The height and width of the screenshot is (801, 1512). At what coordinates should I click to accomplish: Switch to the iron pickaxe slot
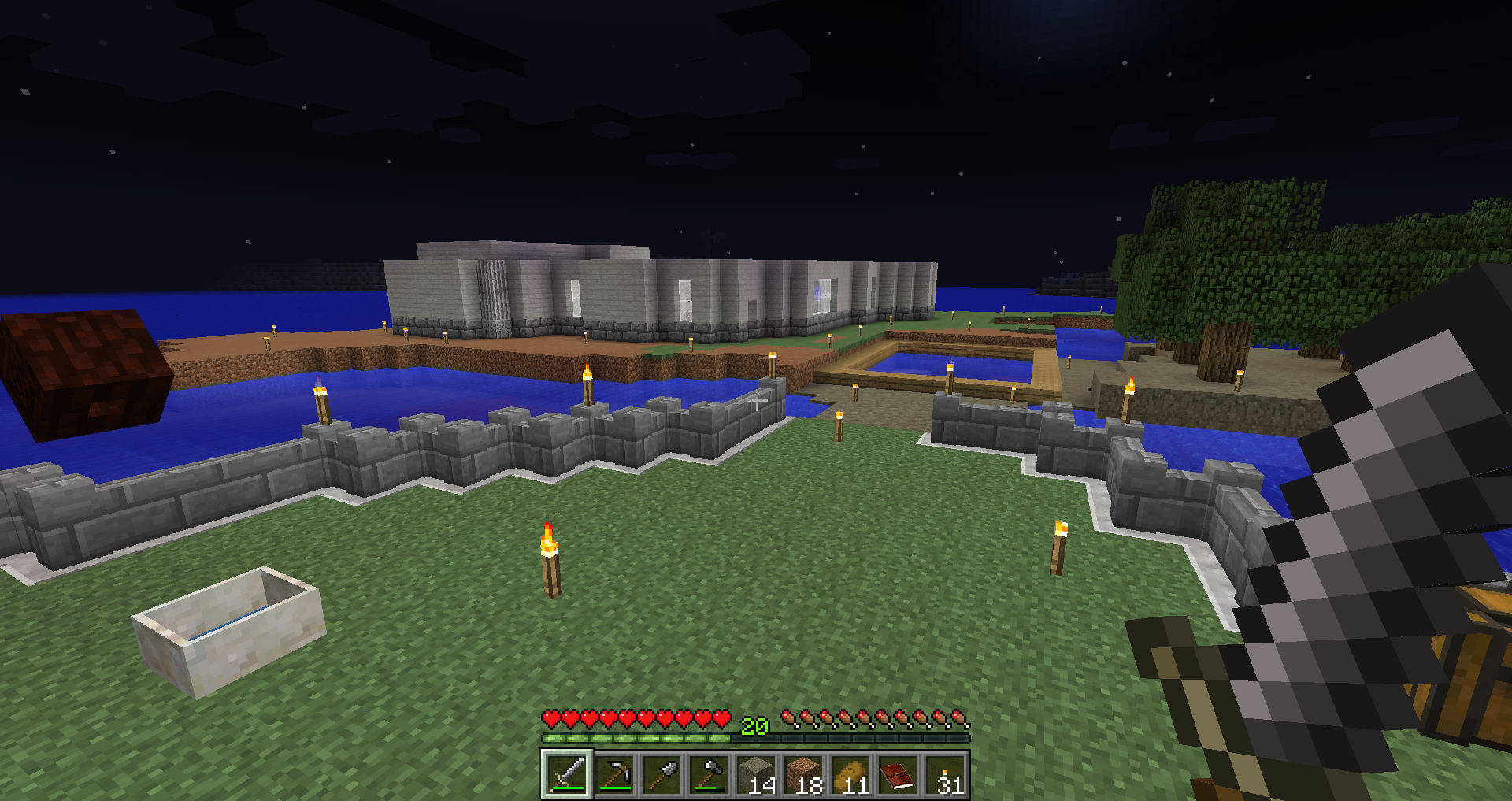(x=614, y=774)
